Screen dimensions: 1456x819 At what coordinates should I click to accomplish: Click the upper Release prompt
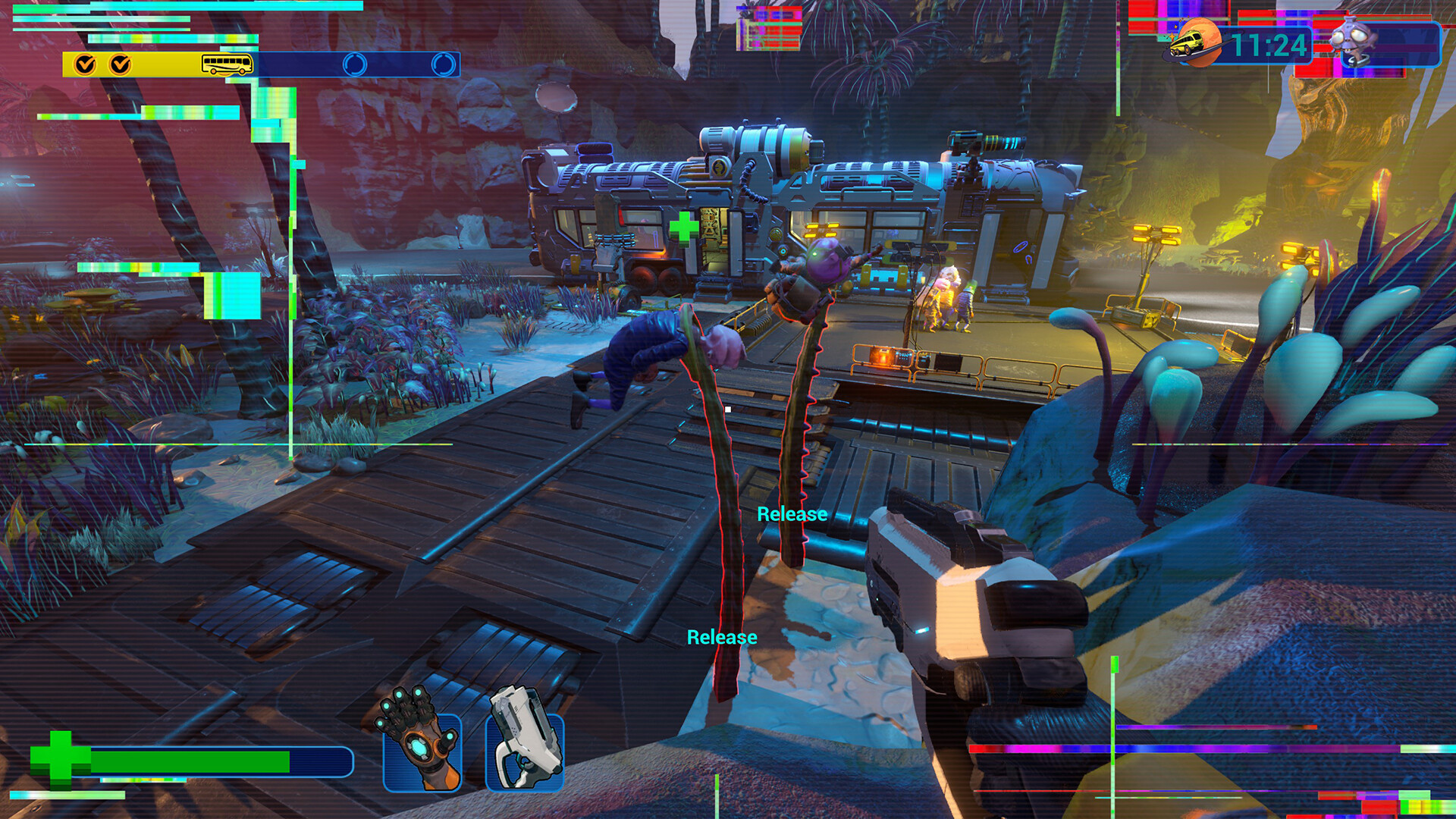791,514
